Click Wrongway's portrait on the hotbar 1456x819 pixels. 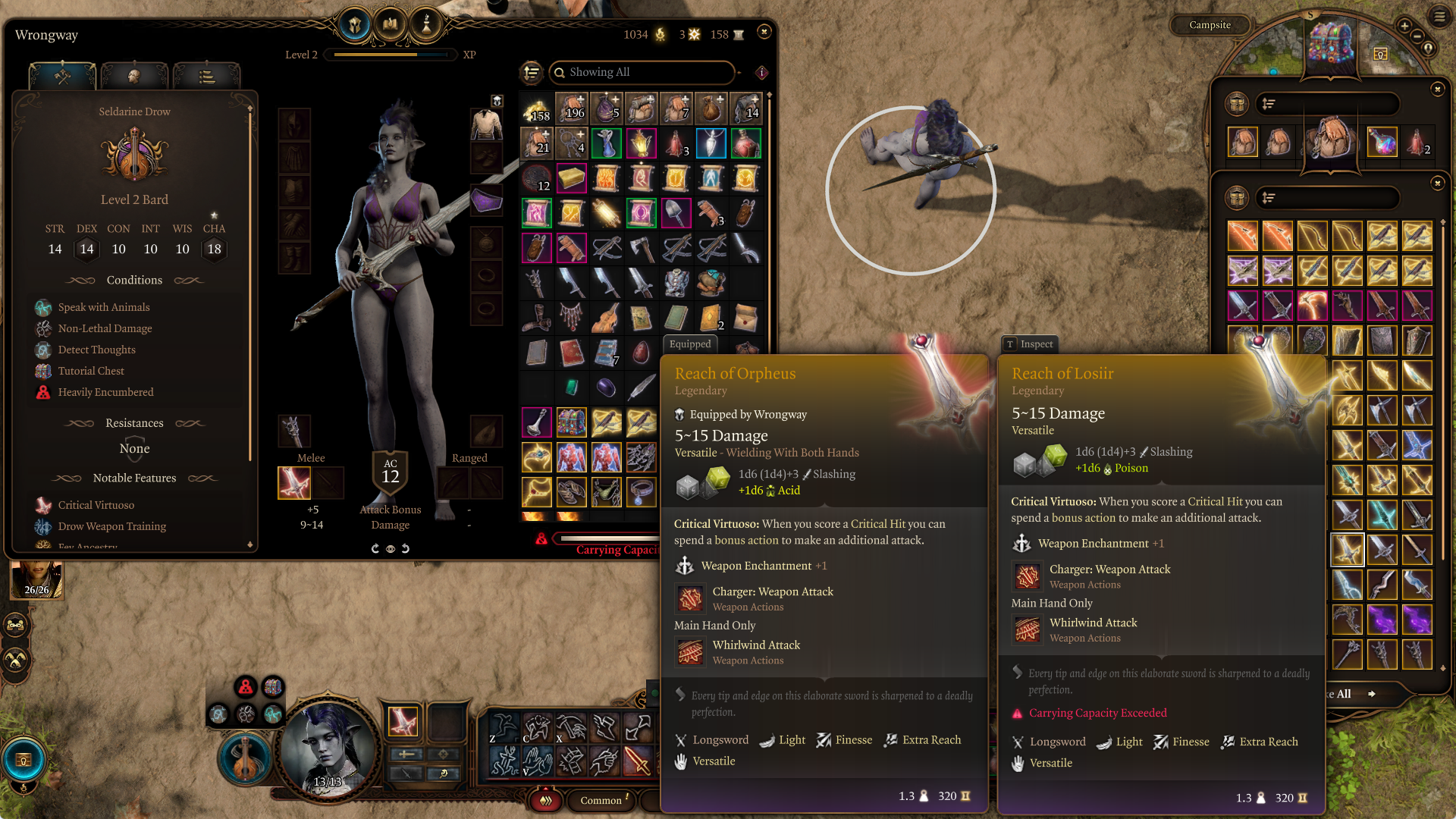tap(328, 749)
